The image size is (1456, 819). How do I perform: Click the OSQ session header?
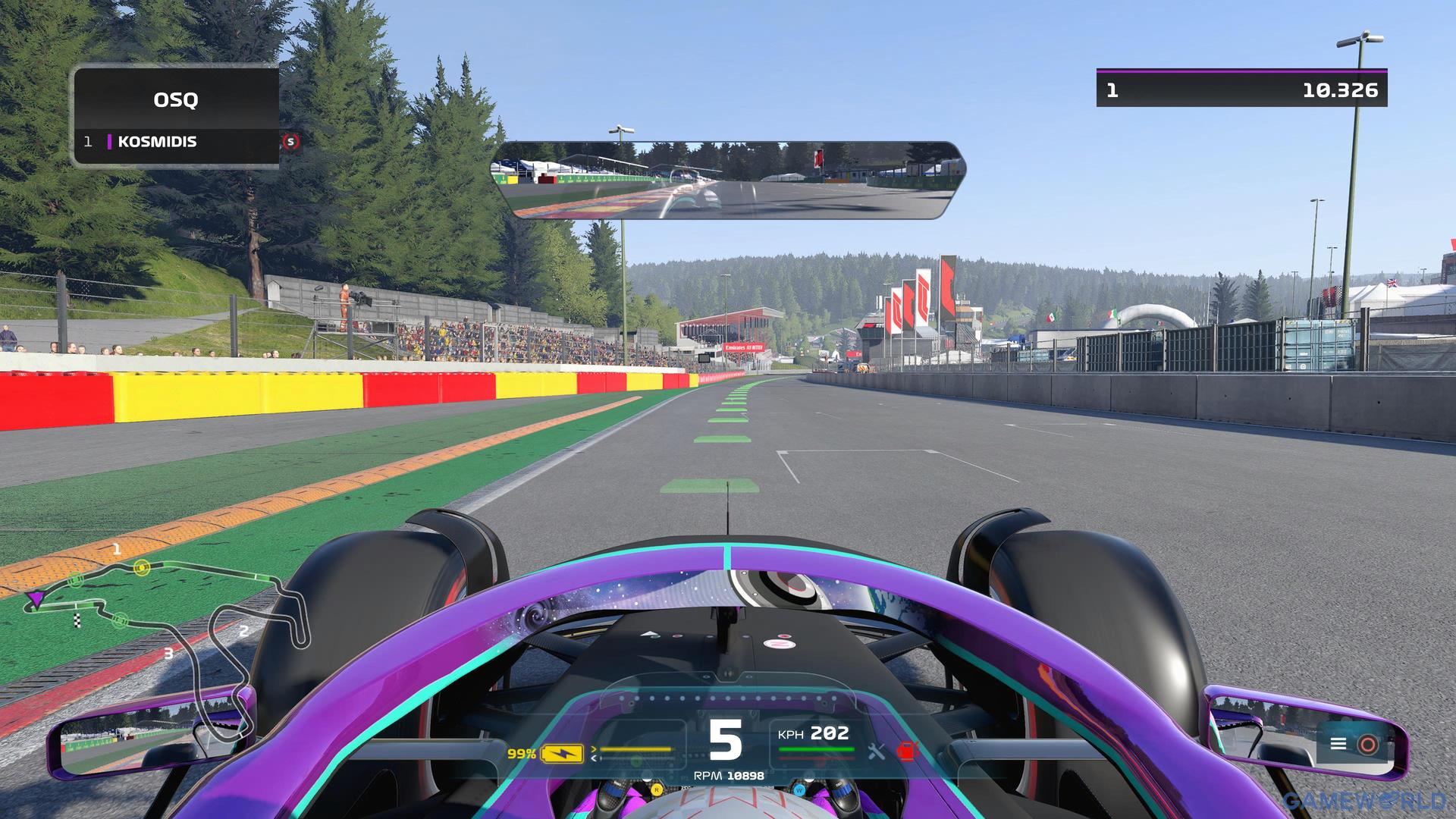176,99
